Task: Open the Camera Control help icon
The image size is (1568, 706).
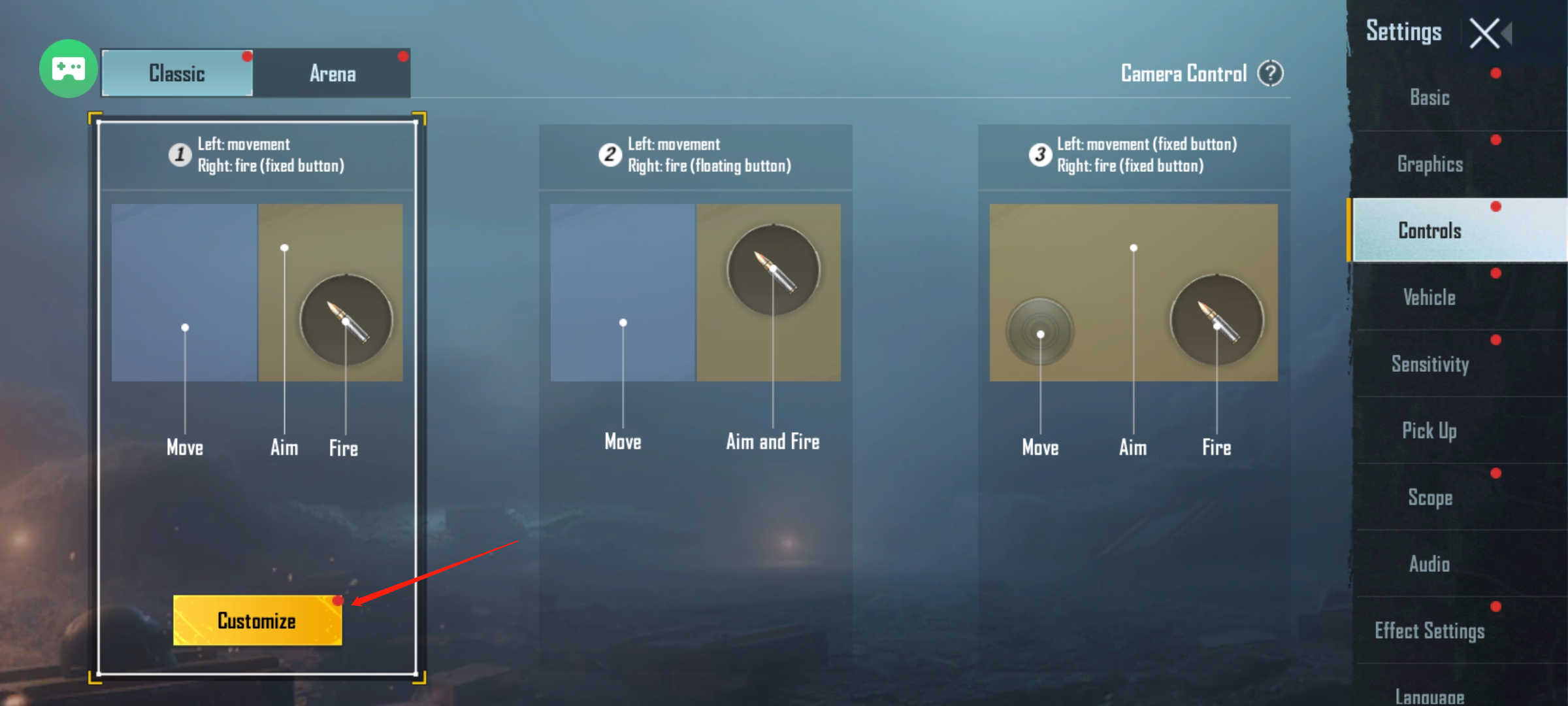Action: tap(1271, 73)
